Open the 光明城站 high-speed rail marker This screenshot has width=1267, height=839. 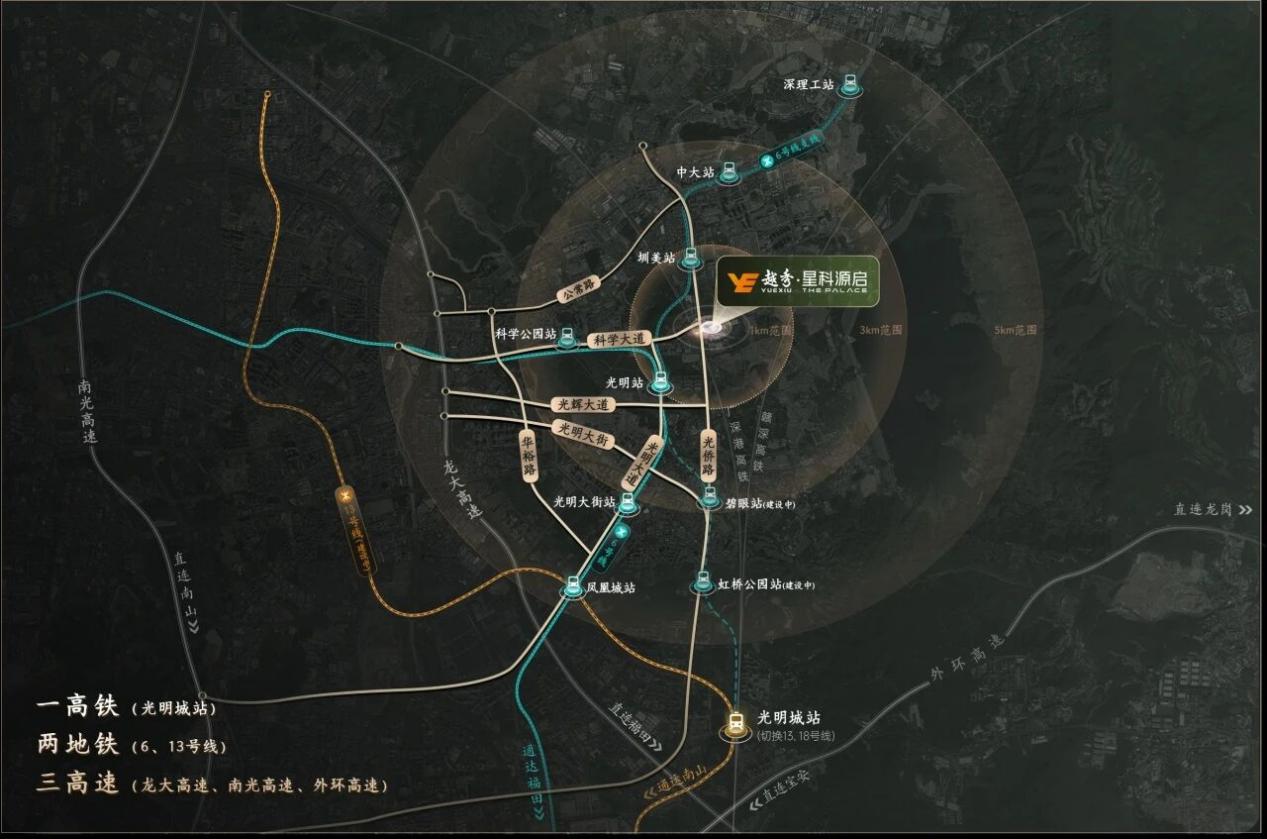pos(737,725)
